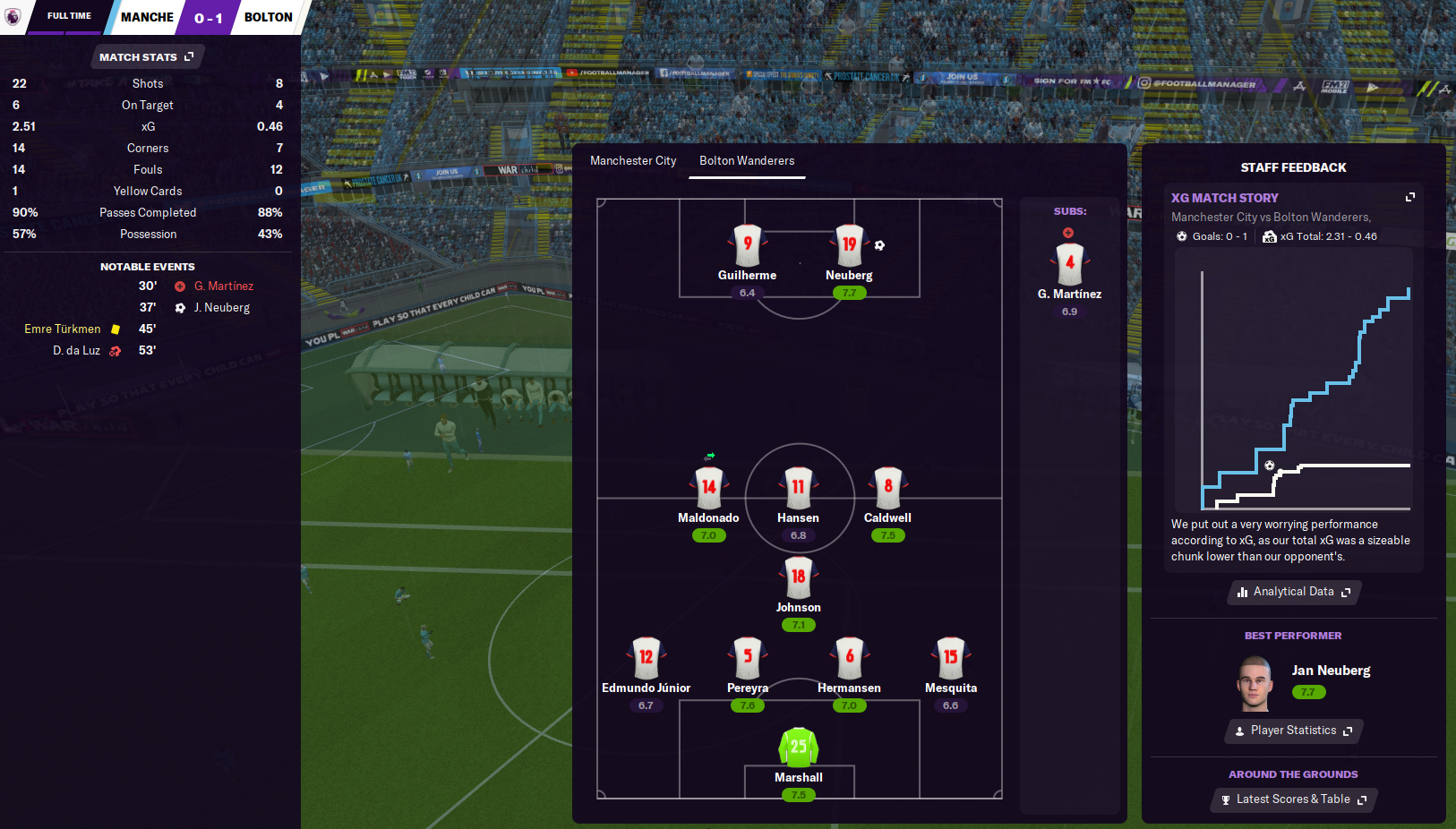
Task: Choose goalkeeper Marshall on the pitch
Action: [798, 748]
